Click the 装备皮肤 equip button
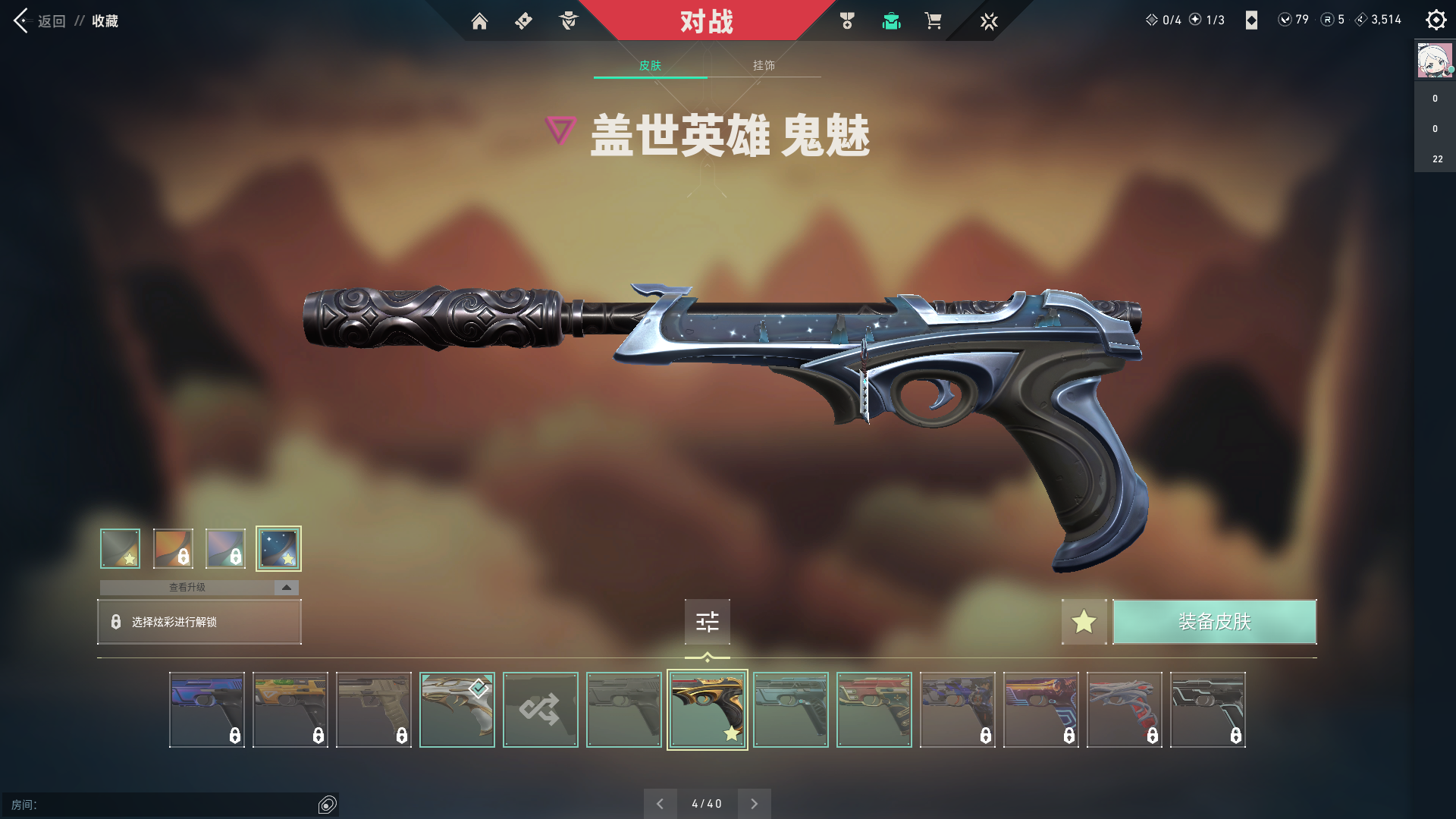This screenshot has width=1456, height=819. pyautogui.click(x=1214, y=622)
